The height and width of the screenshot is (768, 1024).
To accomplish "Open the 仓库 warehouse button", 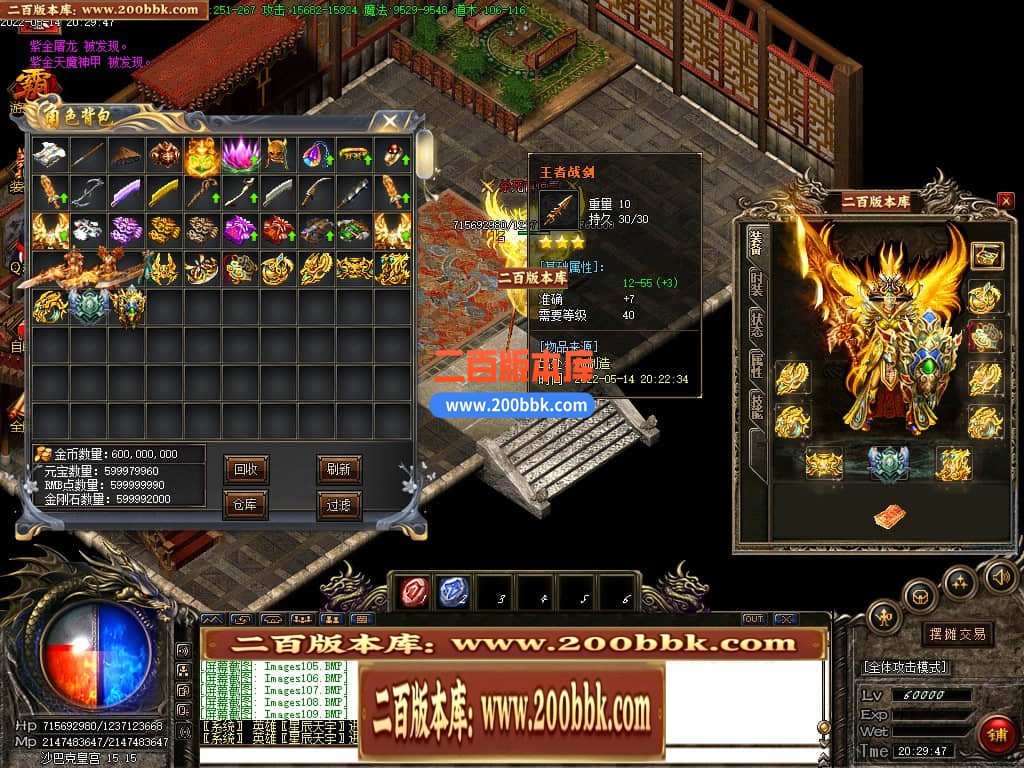I will [x=245, y=505].
